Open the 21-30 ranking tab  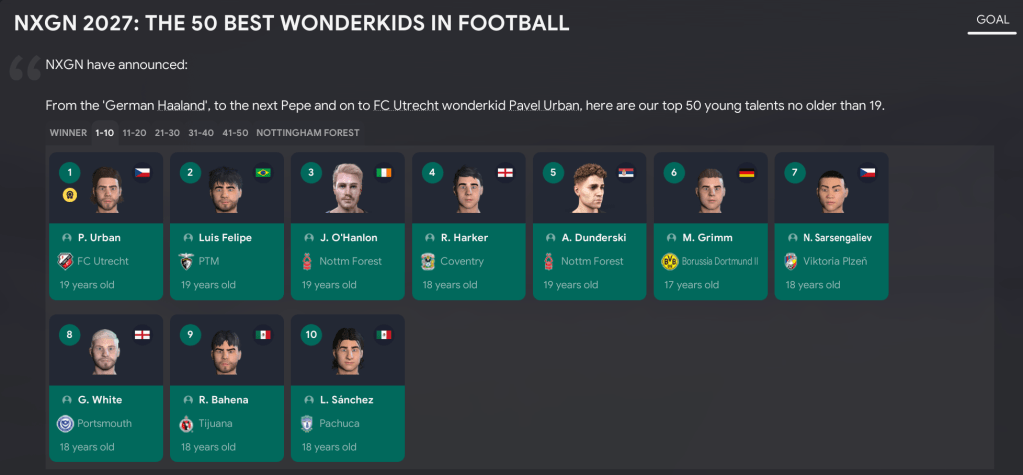pyautogui.click(x=167, y=133)
